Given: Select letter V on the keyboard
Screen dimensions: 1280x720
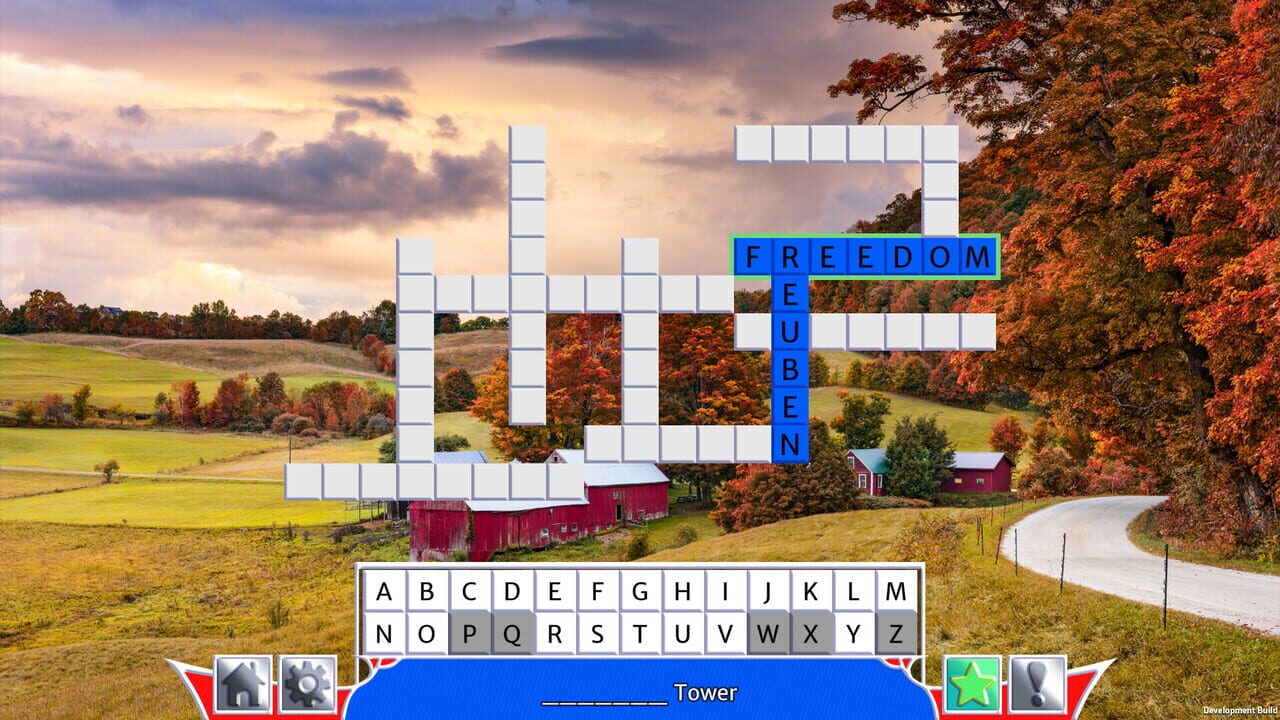Looking at the screenshot, I should pyautogui.click(x=727, y=633).
